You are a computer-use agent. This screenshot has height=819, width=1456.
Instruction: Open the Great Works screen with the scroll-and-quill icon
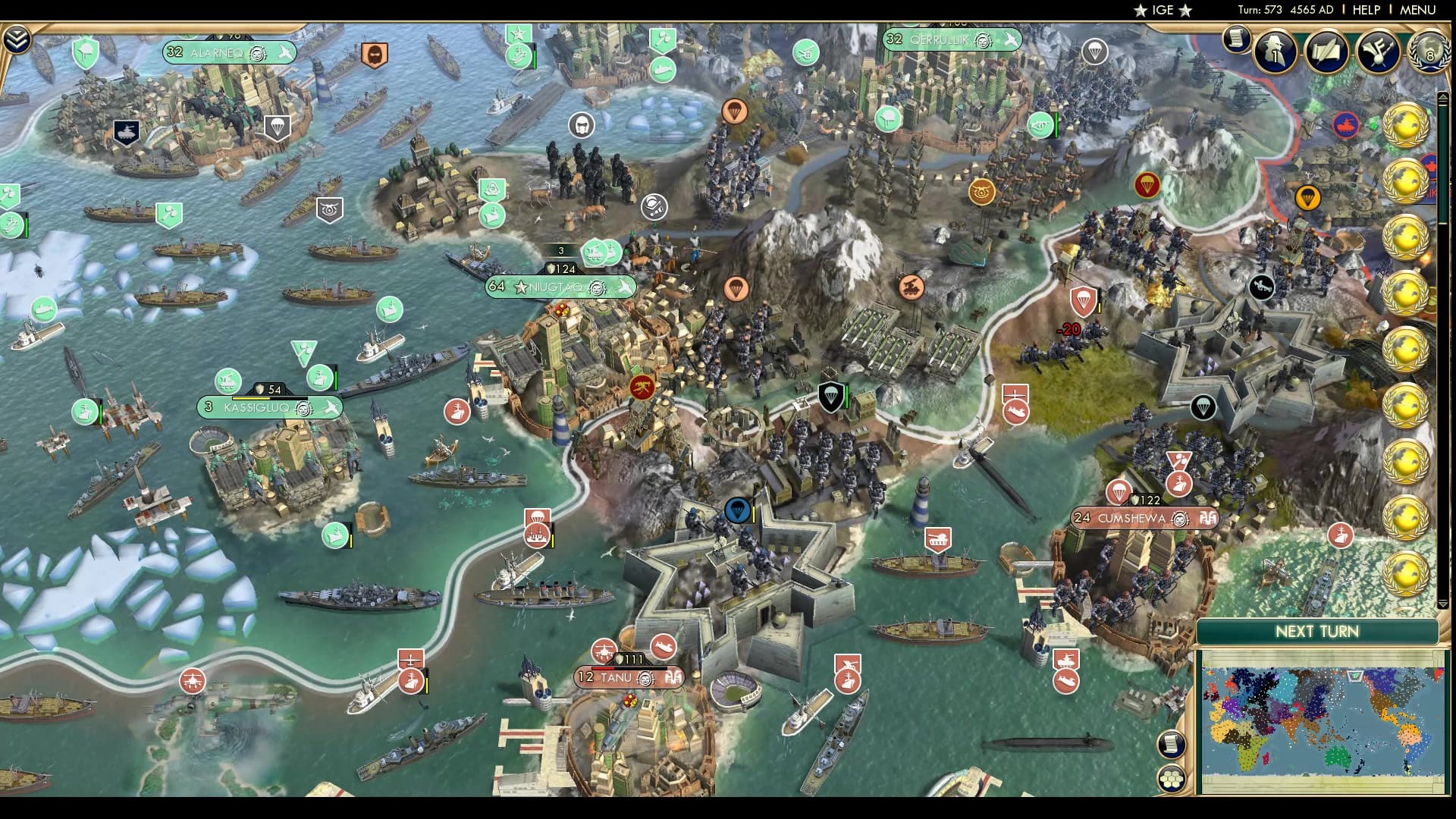coord(1326,52)
